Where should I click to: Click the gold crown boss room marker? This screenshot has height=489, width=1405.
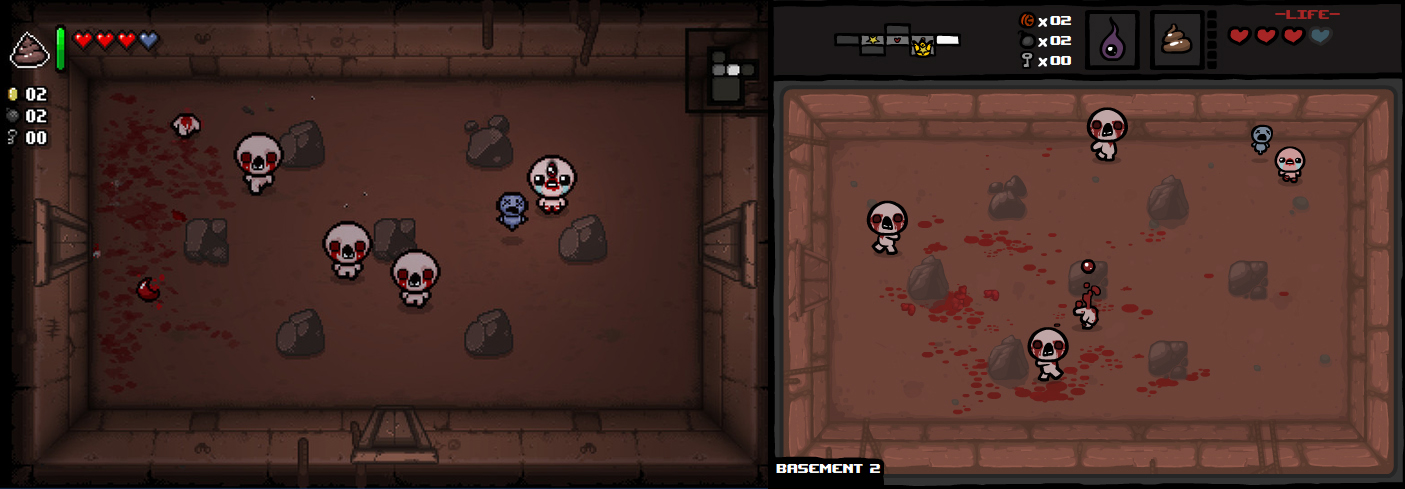click(x=922, y=47)
